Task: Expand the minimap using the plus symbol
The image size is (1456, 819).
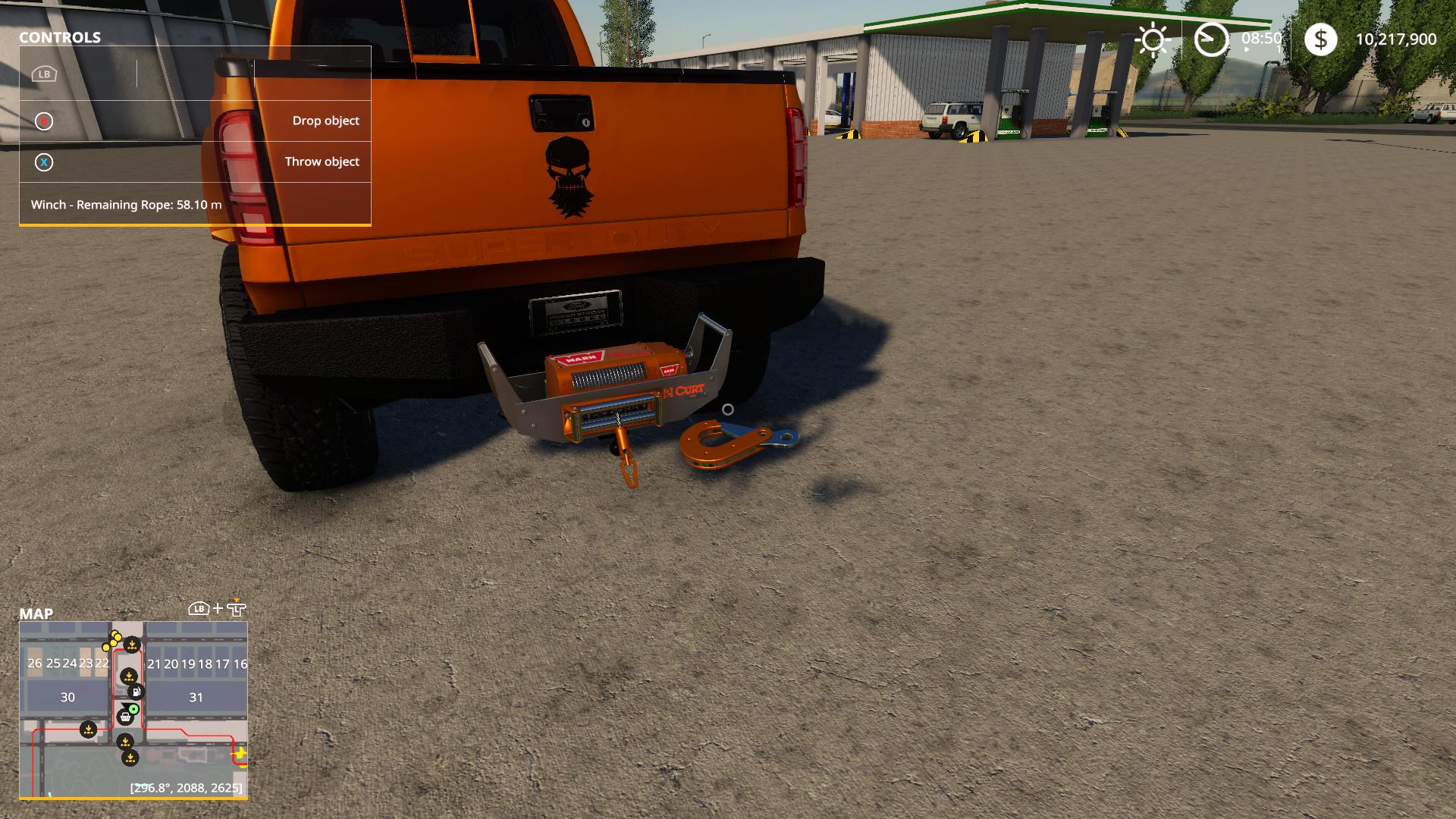Action: coord(218,608)
